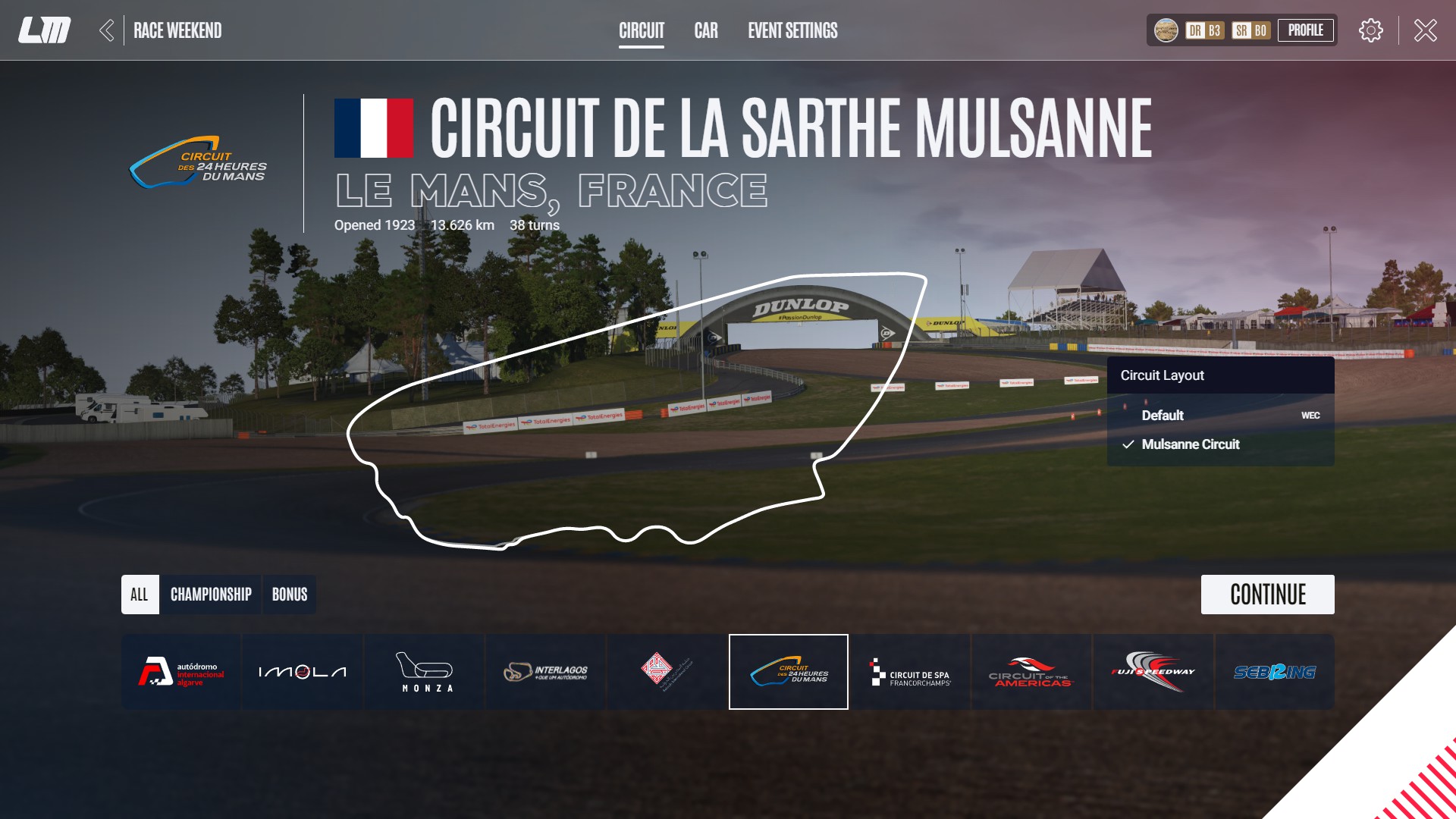Viewport: 1456px width, 819px height.
Task: Switch layout to Default WEC
Action: click(x=1163, y=416)
